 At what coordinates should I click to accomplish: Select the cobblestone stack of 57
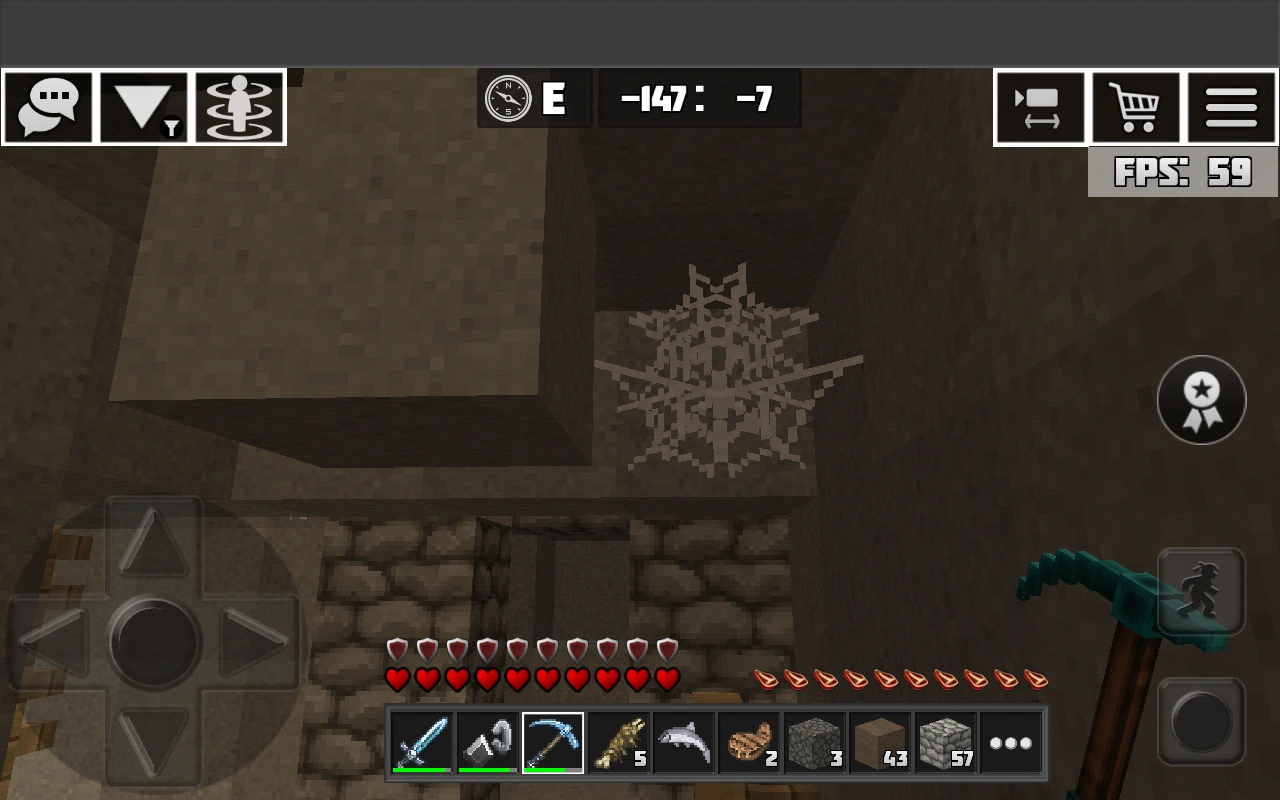pos(945,741)
